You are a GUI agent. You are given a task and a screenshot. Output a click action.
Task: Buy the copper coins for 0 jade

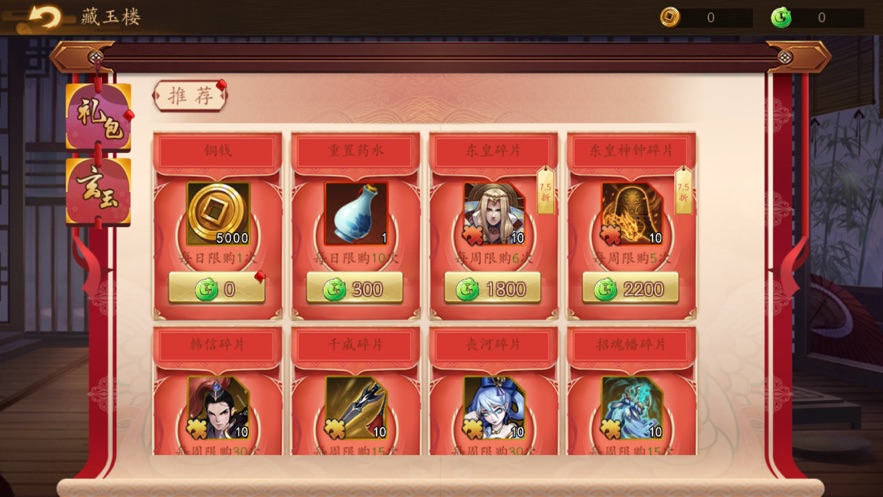217,288
